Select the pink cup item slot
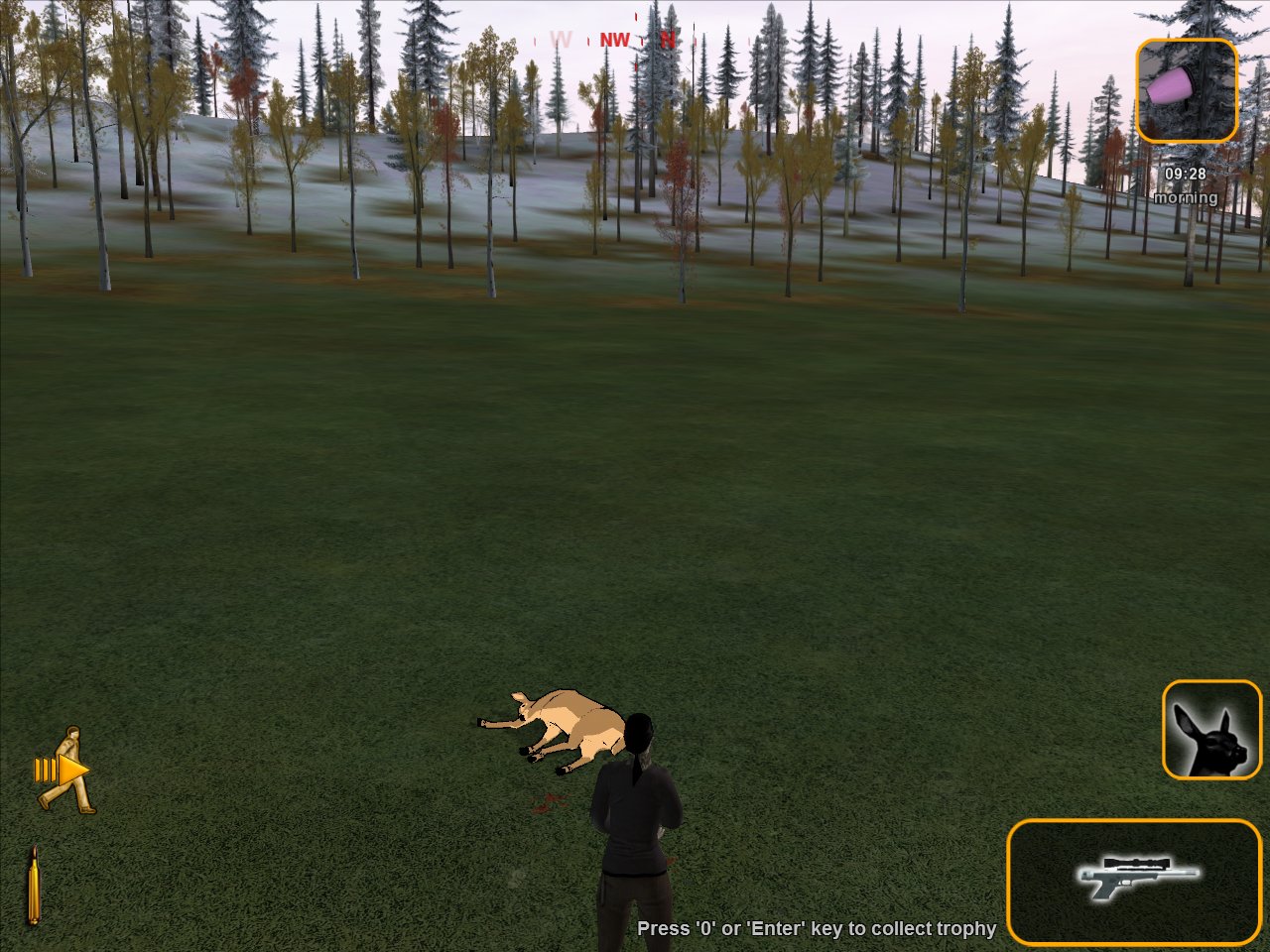Viewport: 1270px width, 952px height. (x=1186, y=91)
